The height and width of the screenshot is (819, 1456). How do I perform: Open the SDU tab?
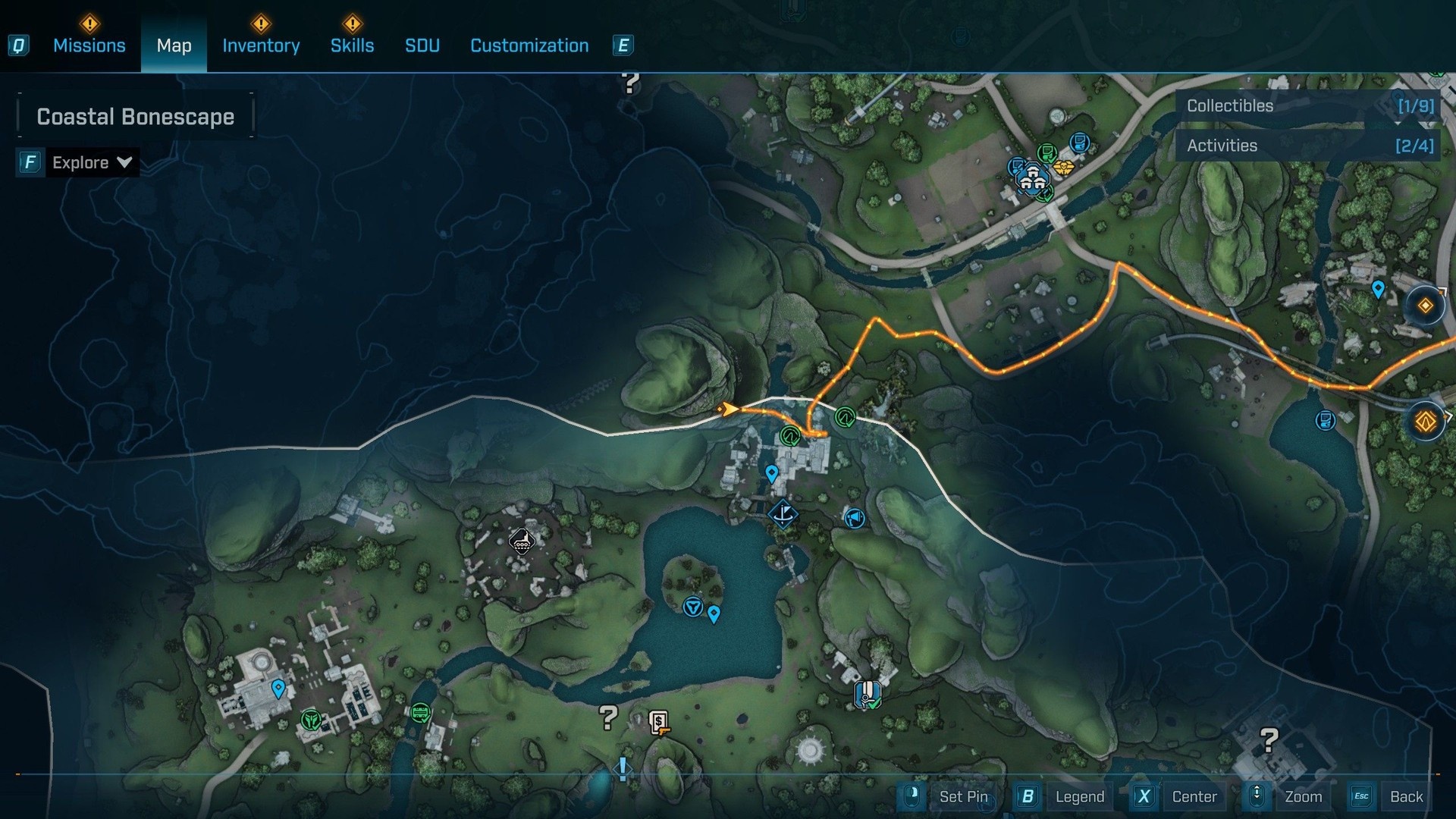tap(422, 45)
